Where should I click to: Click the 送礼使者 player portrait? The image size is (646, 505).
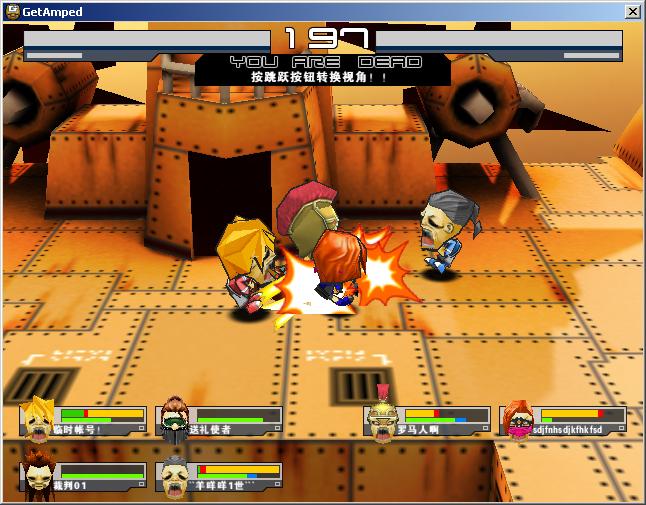175,419
